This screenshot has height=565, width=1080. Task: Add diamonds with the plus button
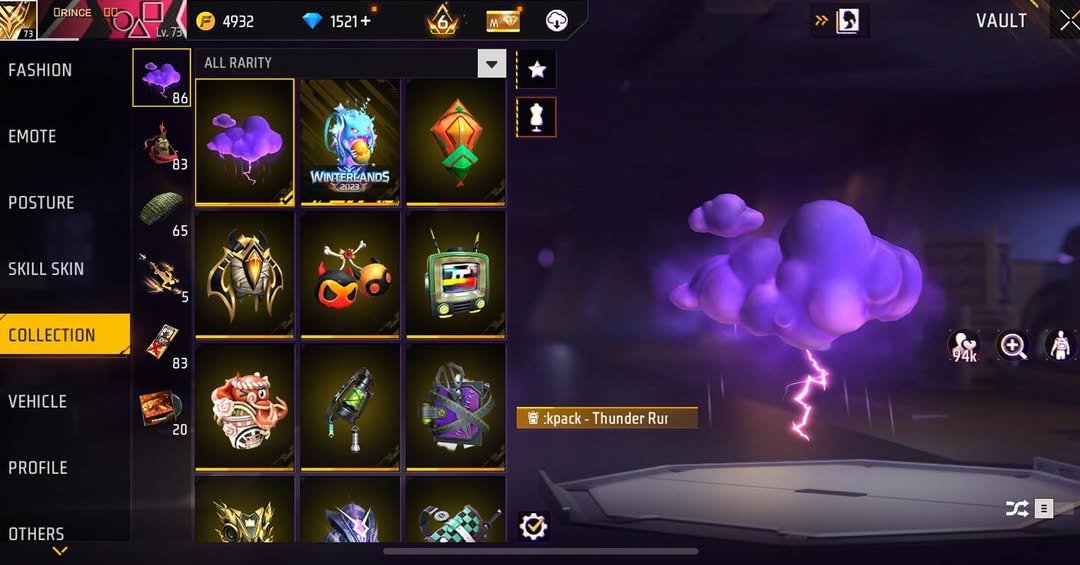366,21
